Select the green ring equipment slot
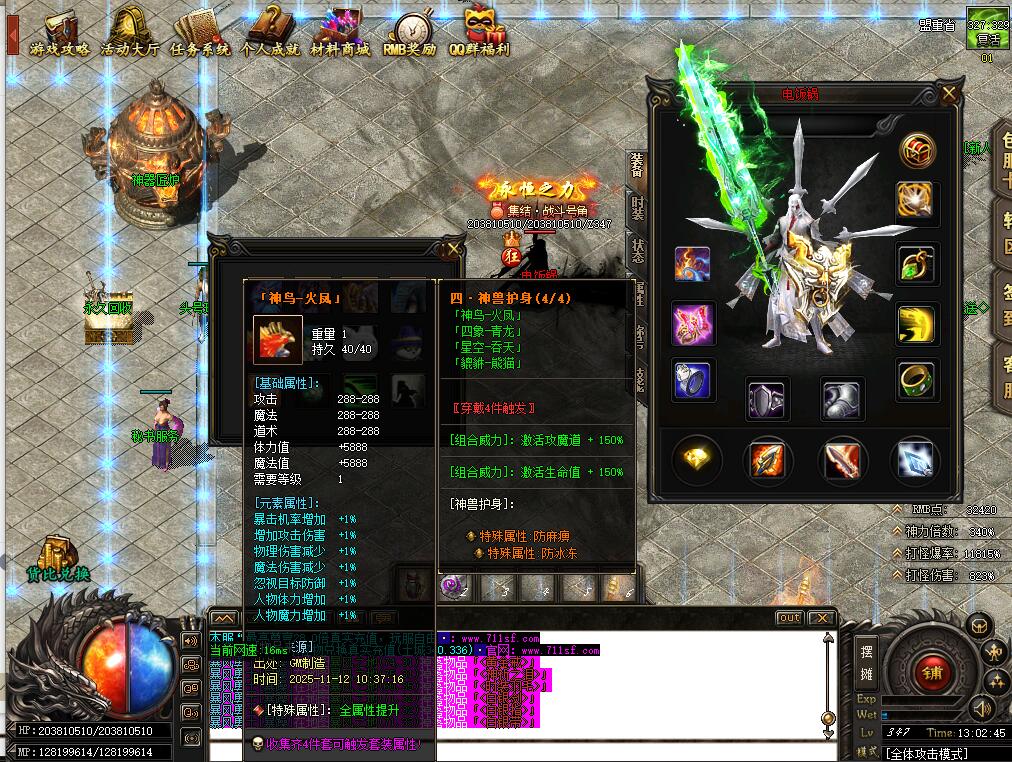The width and height of the screenshot is (1012, 762). click(915, 379)
